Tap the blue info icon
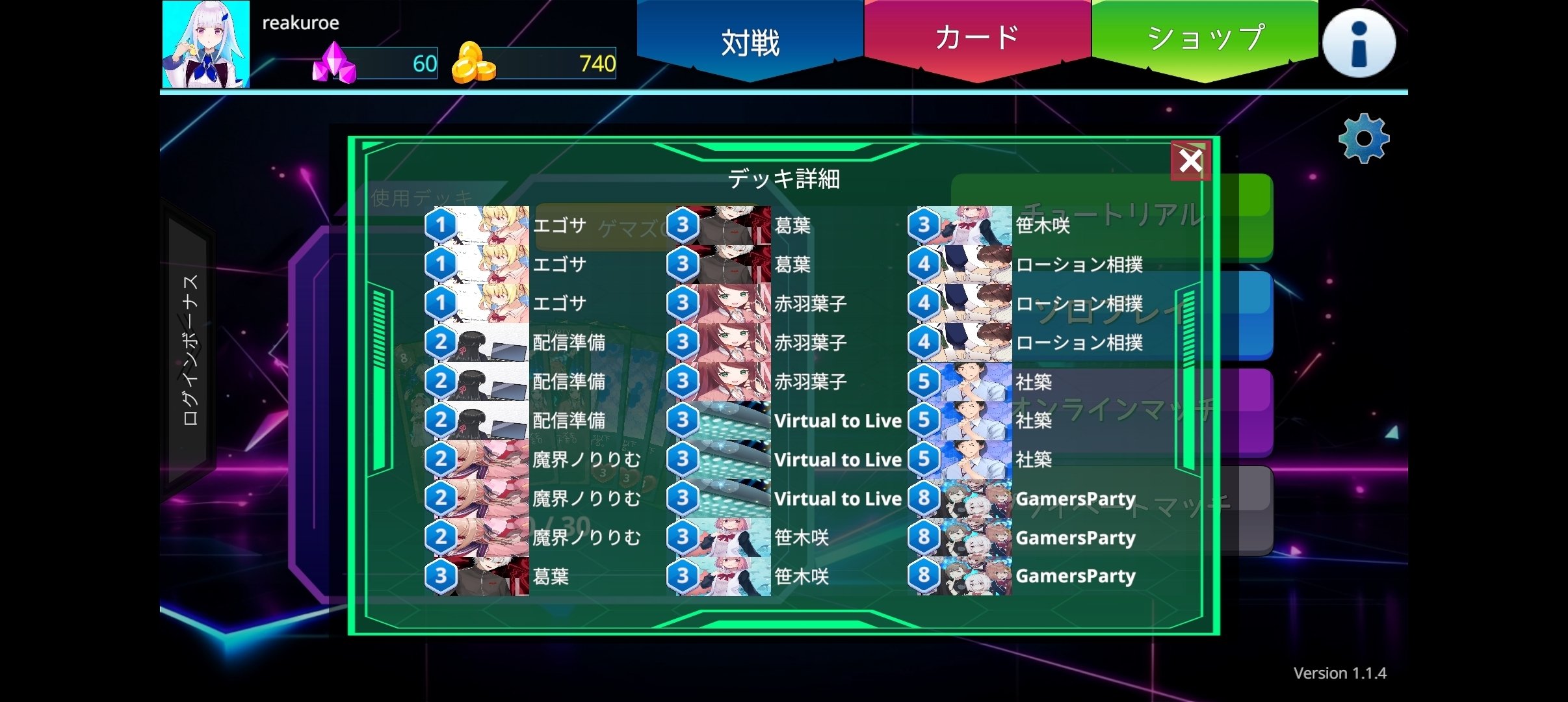1568x702 pixels. (x=1359, y=42)
